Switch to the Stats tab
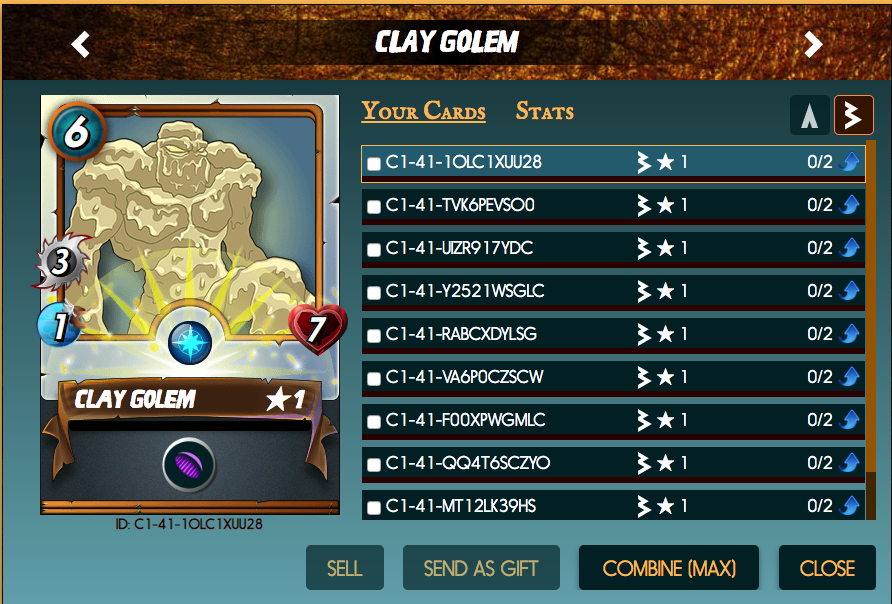This screenshot has height=604, width=892. [544, 111]
